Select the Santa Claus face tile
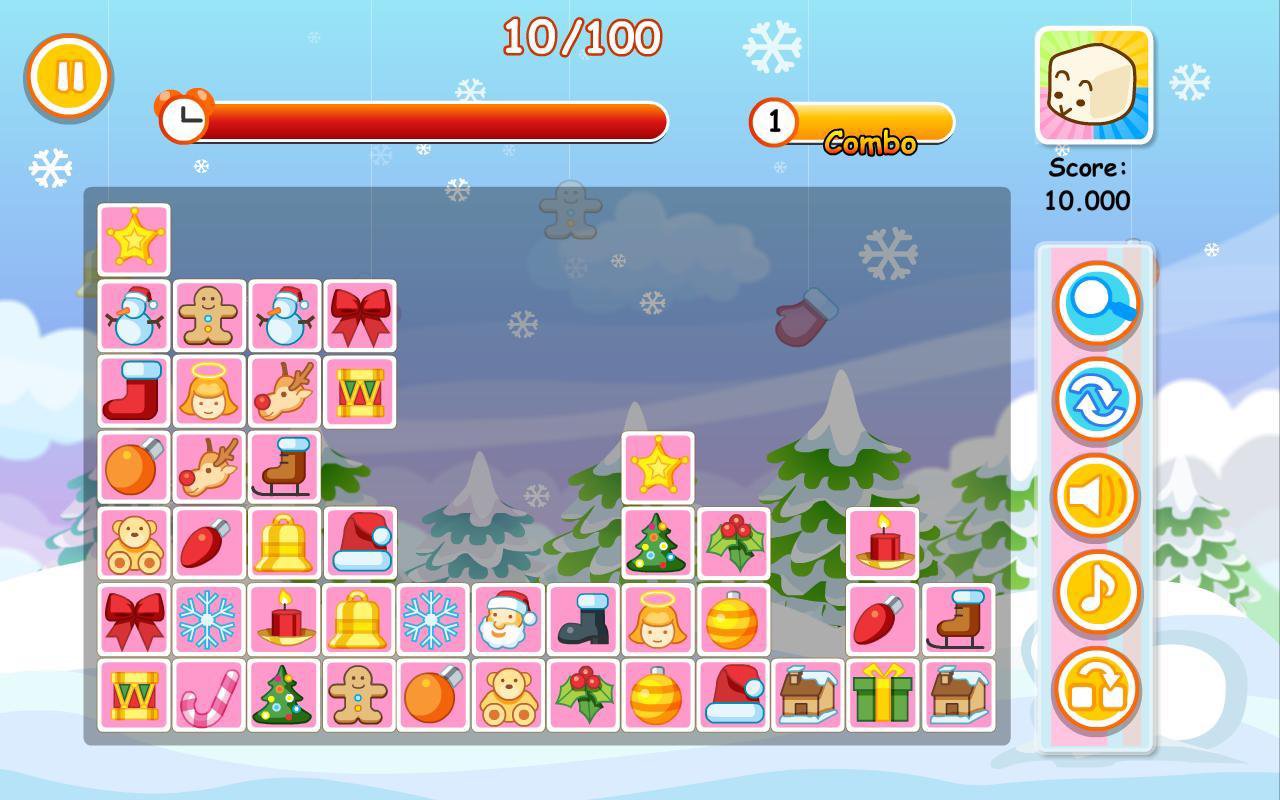Viewport: 1280px width, 800px height. point(507,618)
